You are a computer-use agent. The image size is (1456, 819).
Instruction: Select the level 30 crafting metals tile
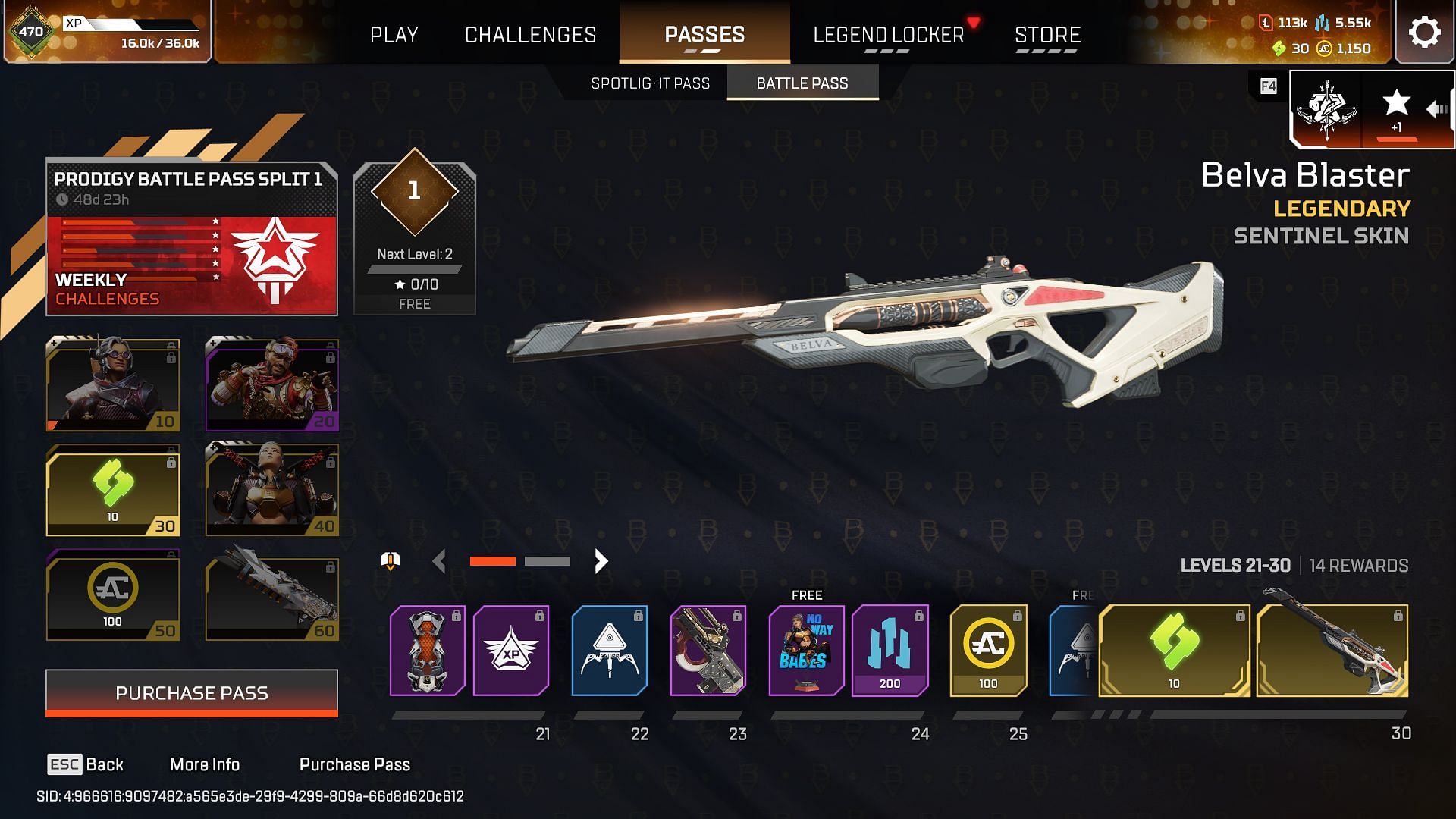click(113, 491)
